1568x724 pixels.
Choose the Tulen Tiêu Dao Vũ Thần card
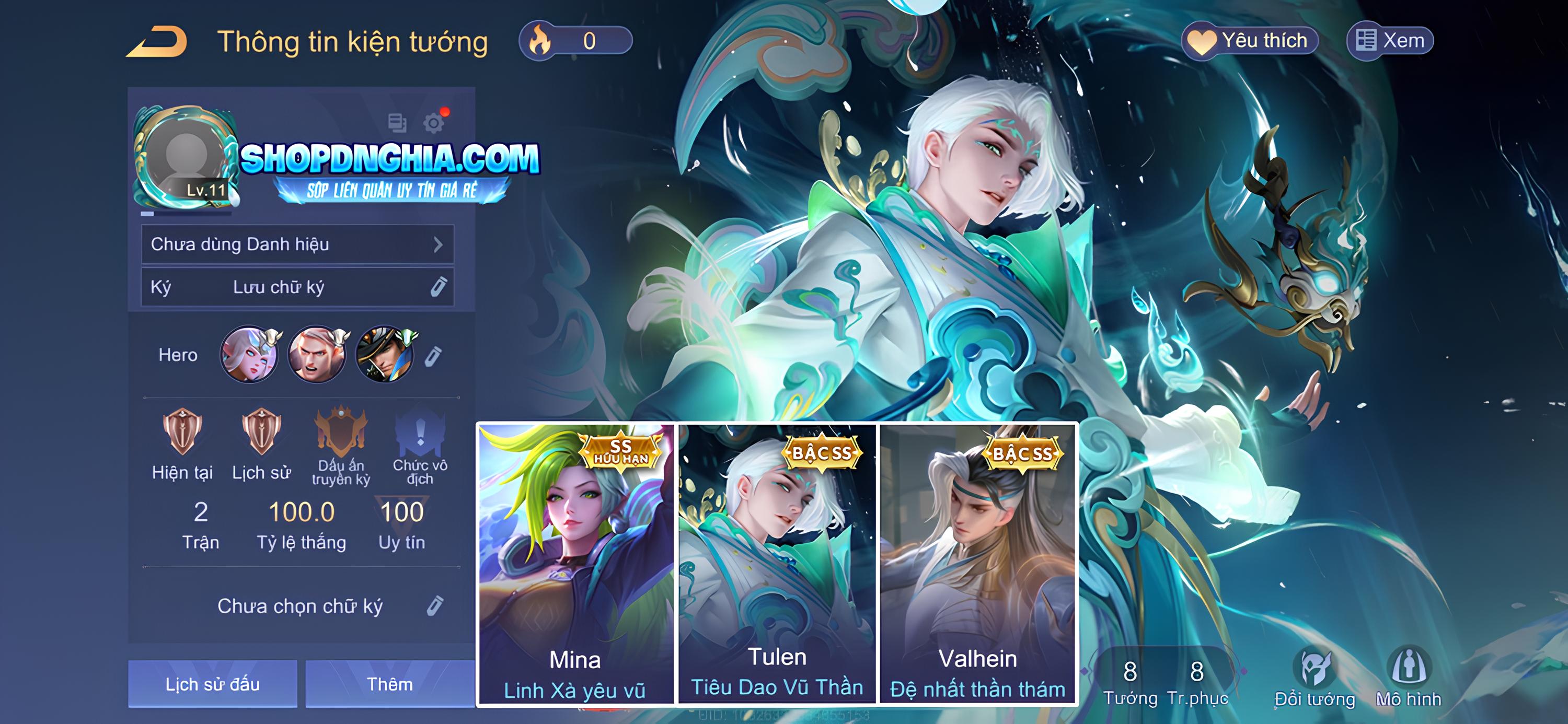pyautogui.click(x=777, y=563)
